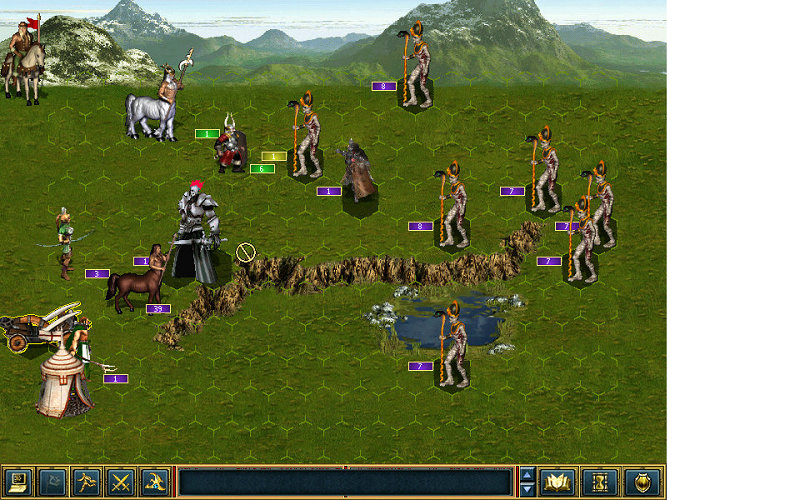Defend with the golden shield button

point(642,483)
